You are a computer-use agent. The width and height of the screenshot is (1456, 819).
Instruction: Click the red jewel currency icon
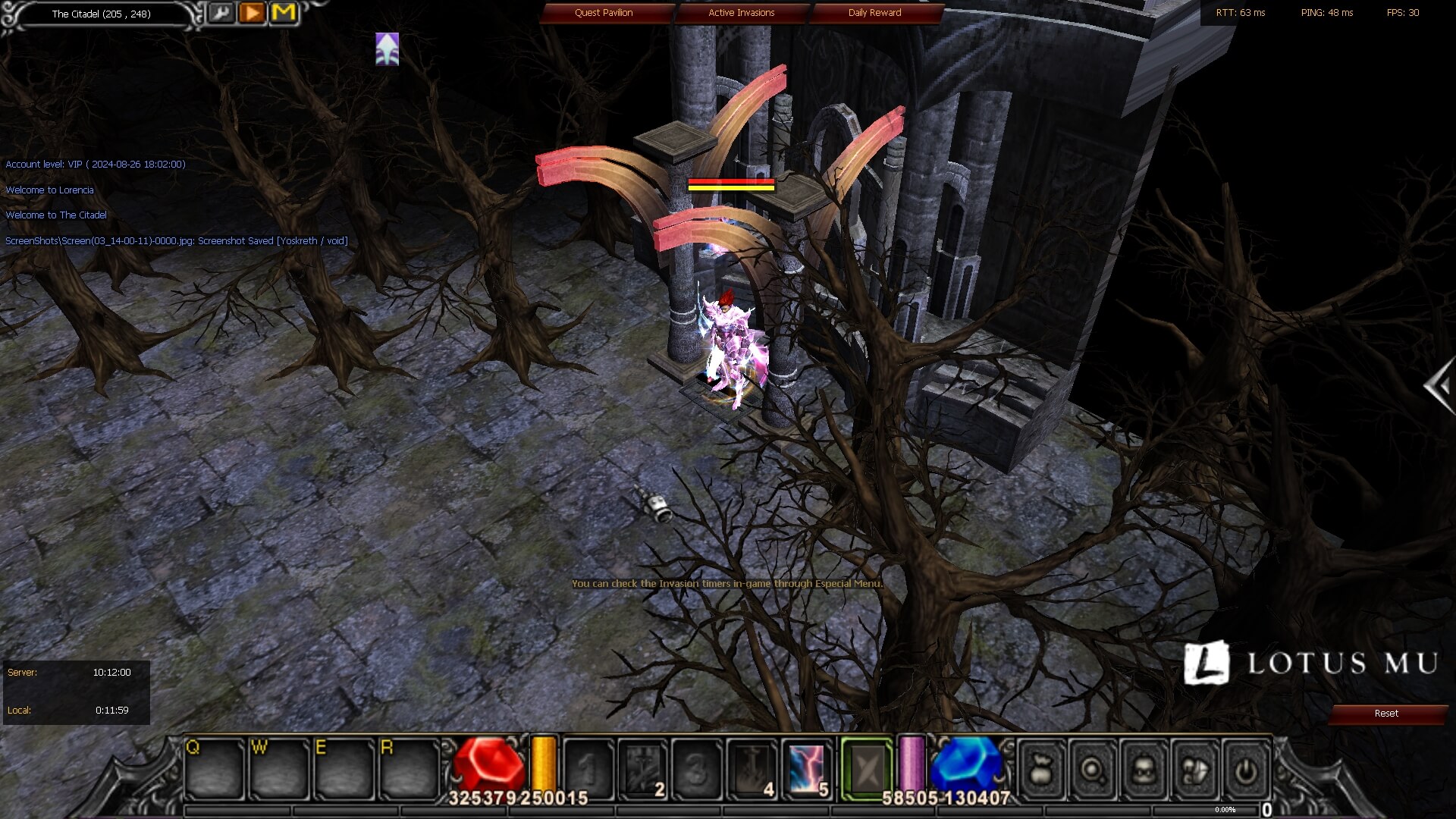click(489, 762)
